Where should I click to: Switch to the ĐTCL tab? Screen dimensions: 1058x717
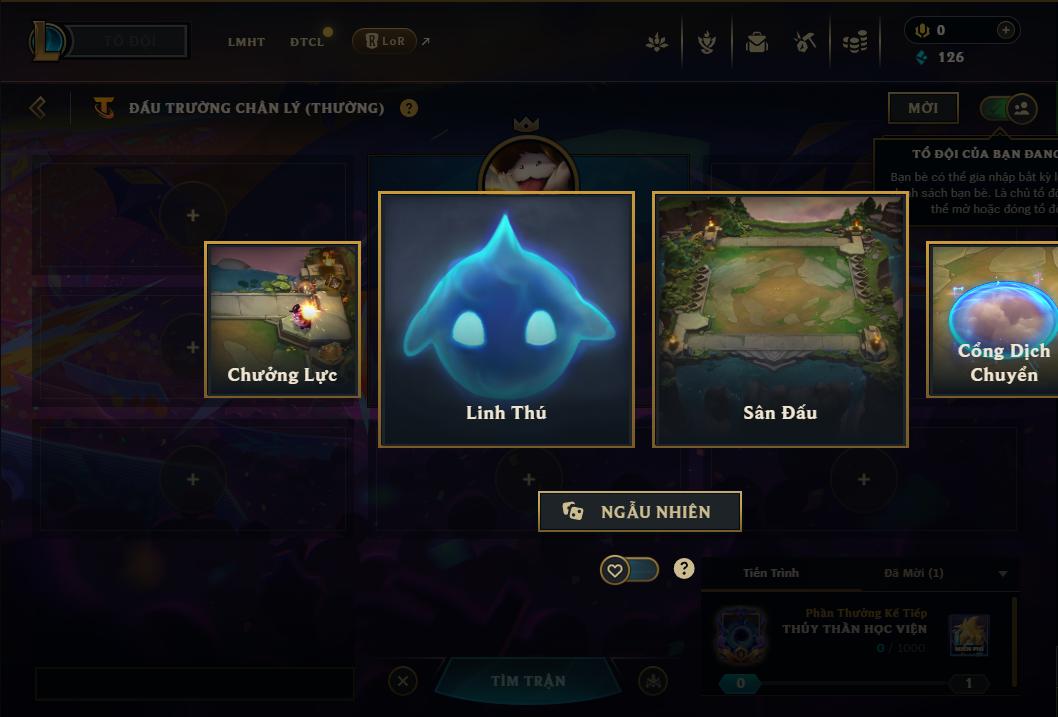click(307, 42)
